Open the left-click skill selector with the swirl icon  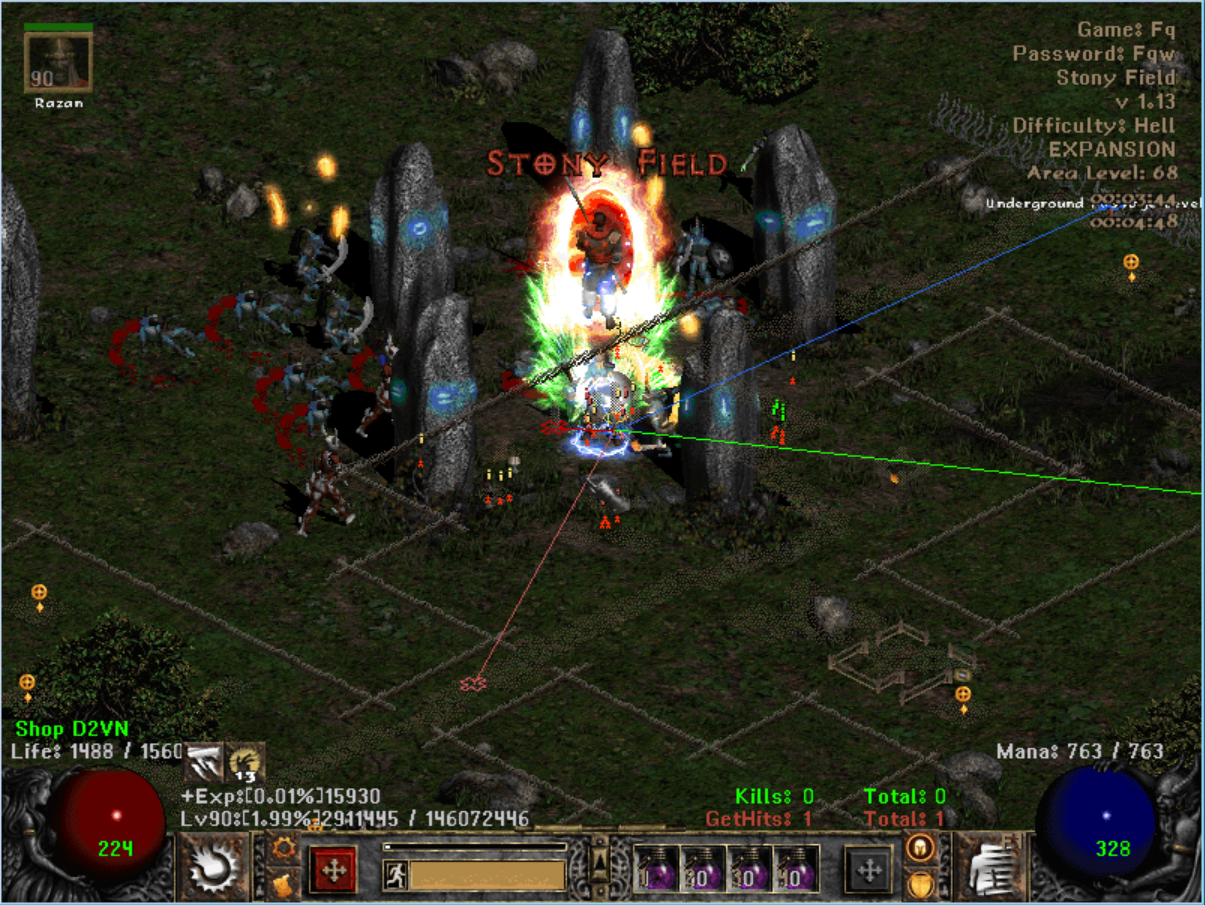click(x=213, y=866)
